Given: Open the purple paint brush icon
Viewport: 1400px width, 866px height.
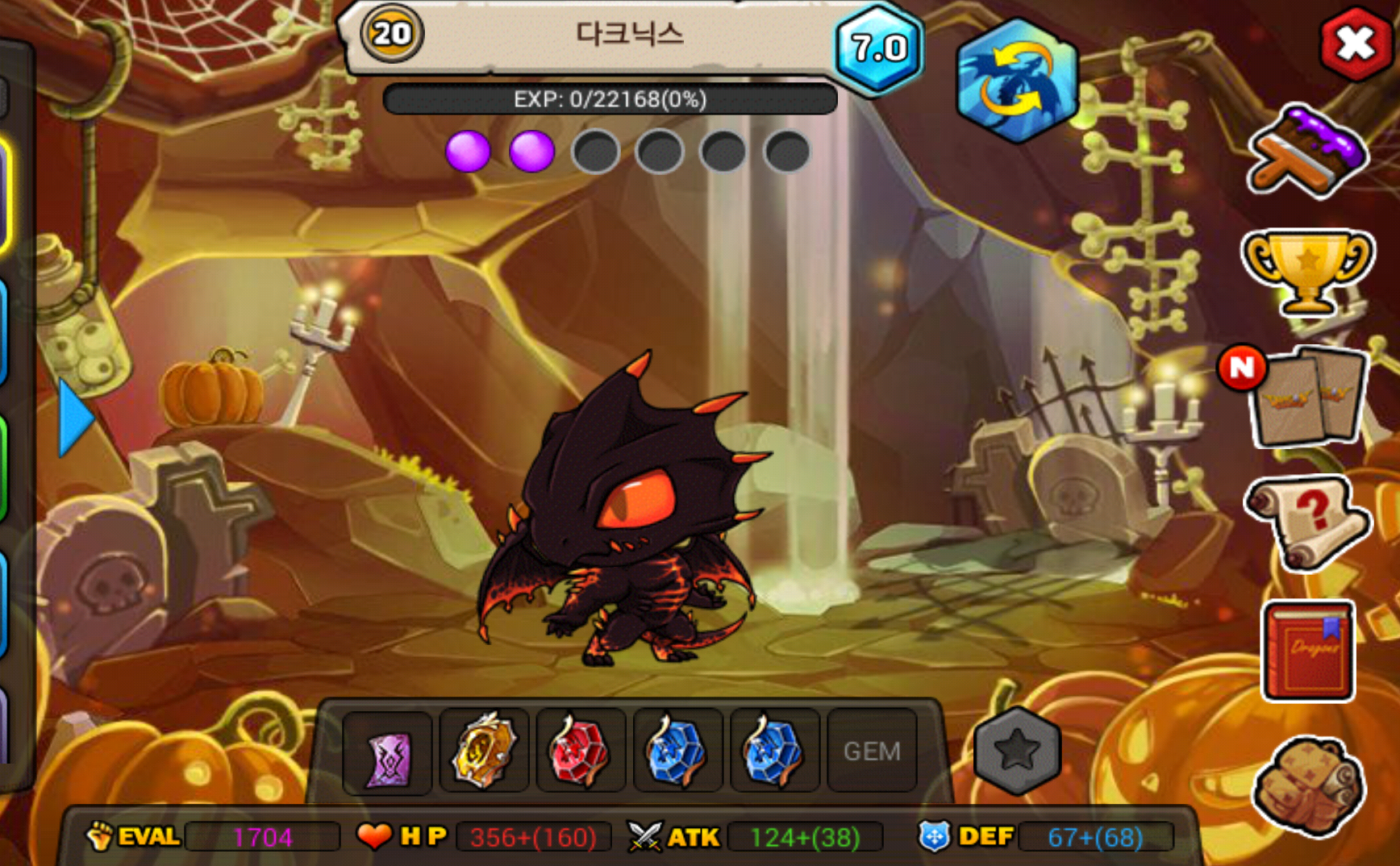Looking at the screenshot, I should (1306, 151).
